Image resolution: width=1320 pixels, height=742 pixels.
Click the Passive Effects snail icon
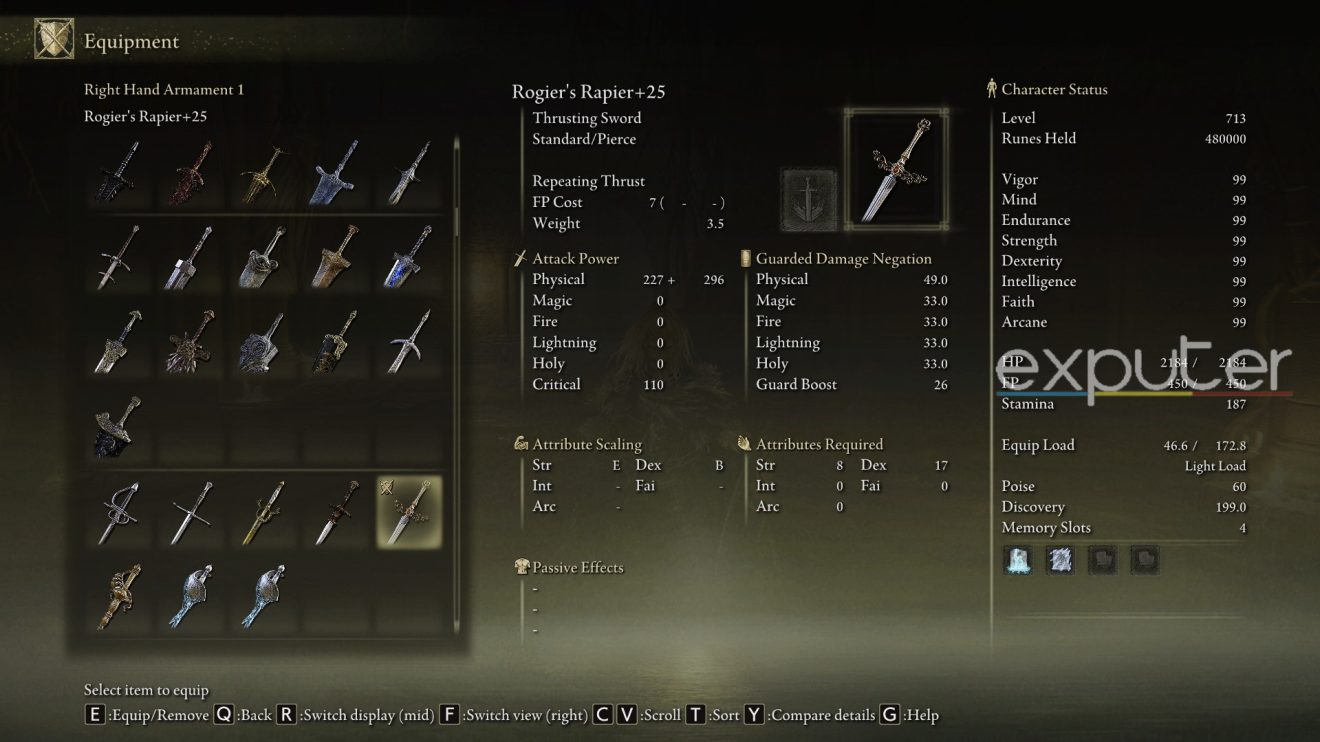[520, 566]
